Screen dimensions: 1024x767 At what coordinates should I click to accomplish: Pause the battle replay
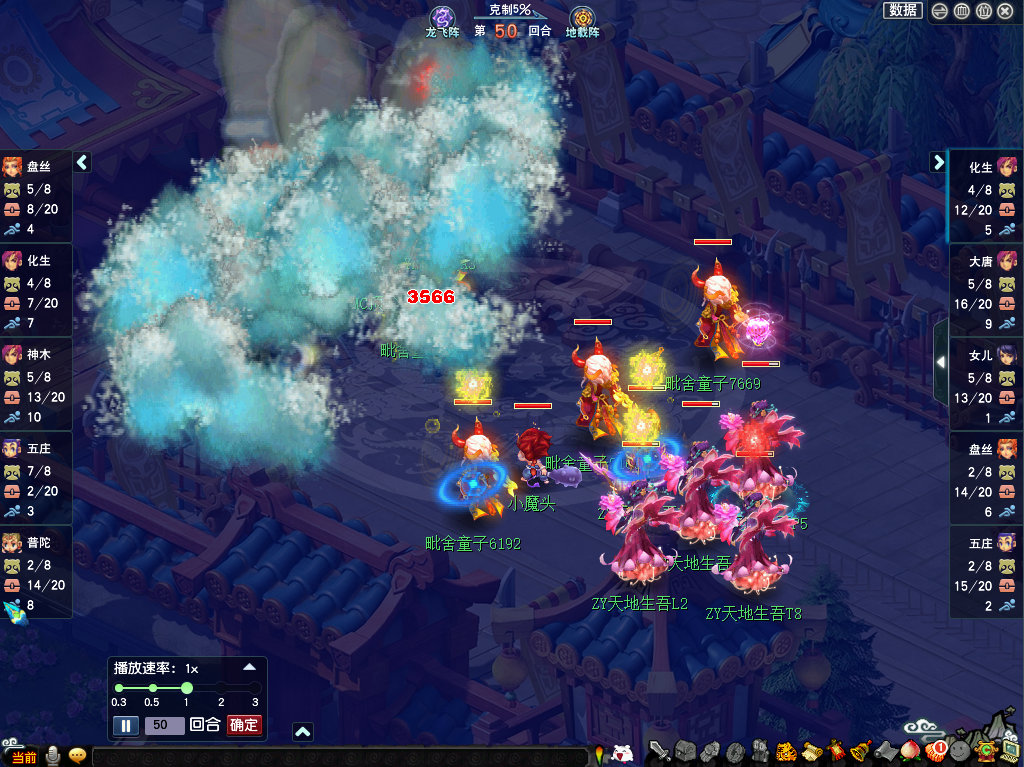(x=126, y=725)
